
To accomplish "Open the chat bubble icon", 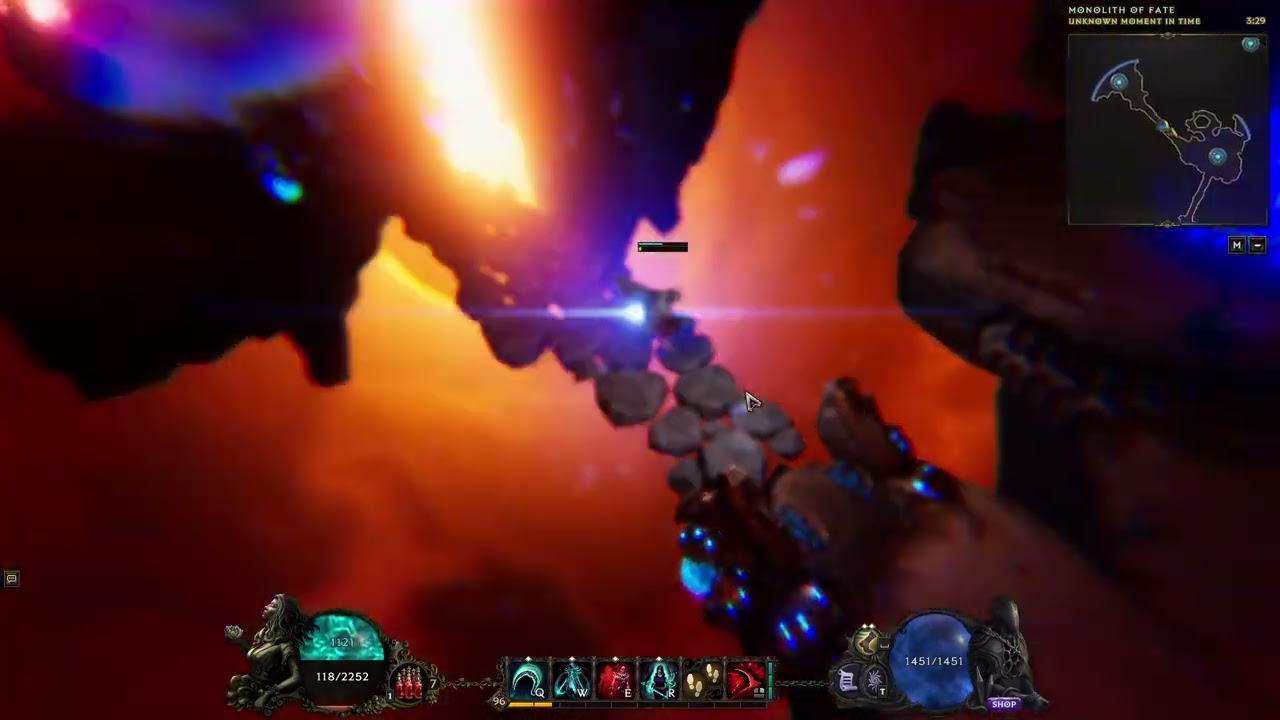I will coord(11,579).
